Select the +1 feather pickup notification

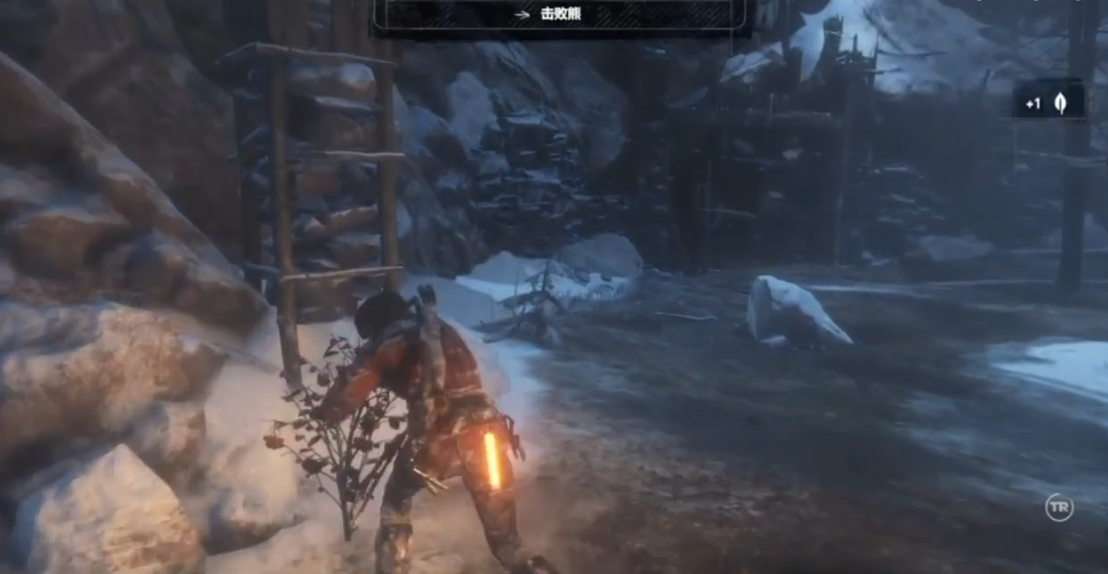pos(1048,102)
